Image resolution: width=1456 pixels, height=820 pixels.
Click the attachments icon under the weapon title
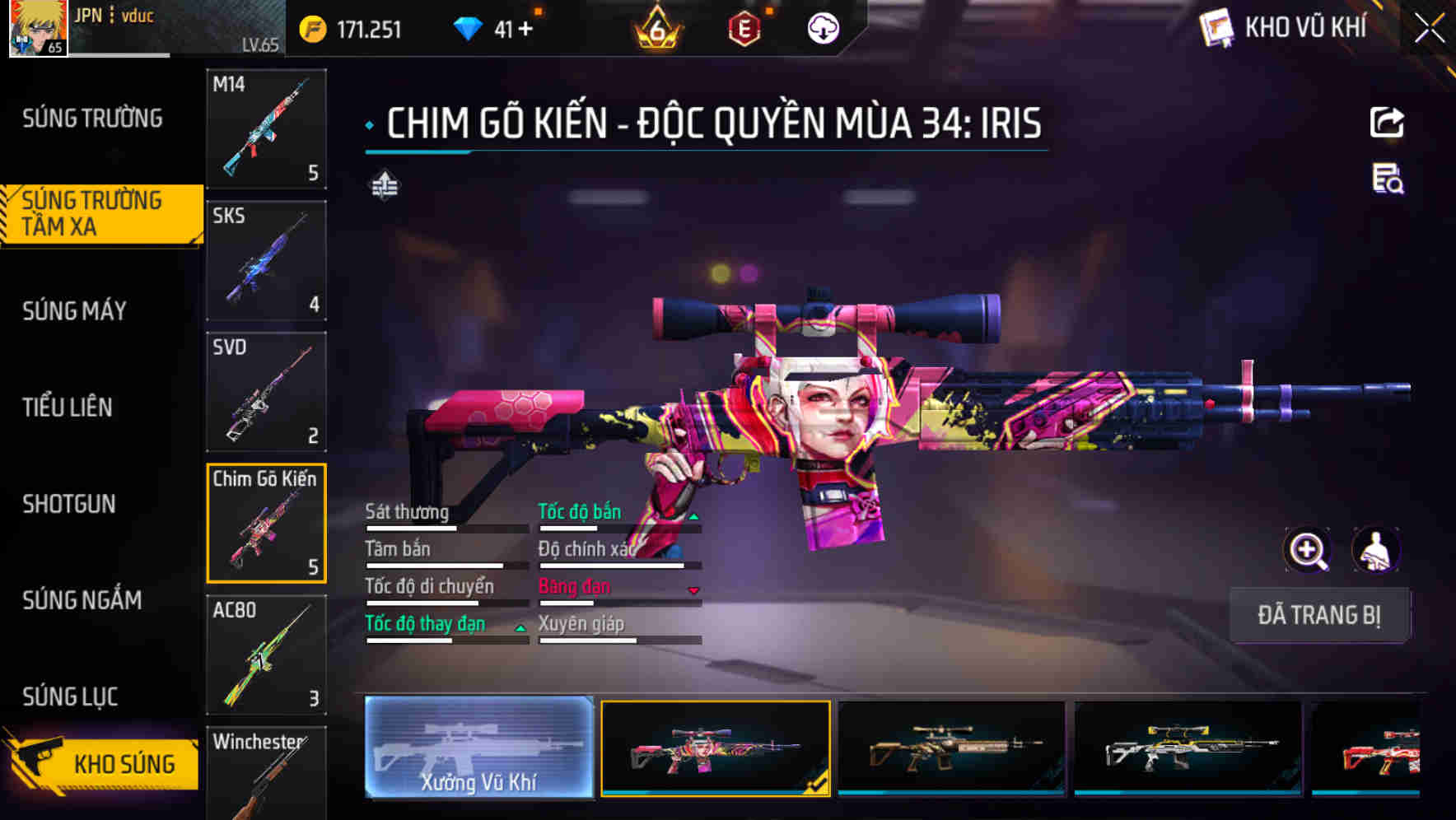pyautogui.click(x=383, y=186)
